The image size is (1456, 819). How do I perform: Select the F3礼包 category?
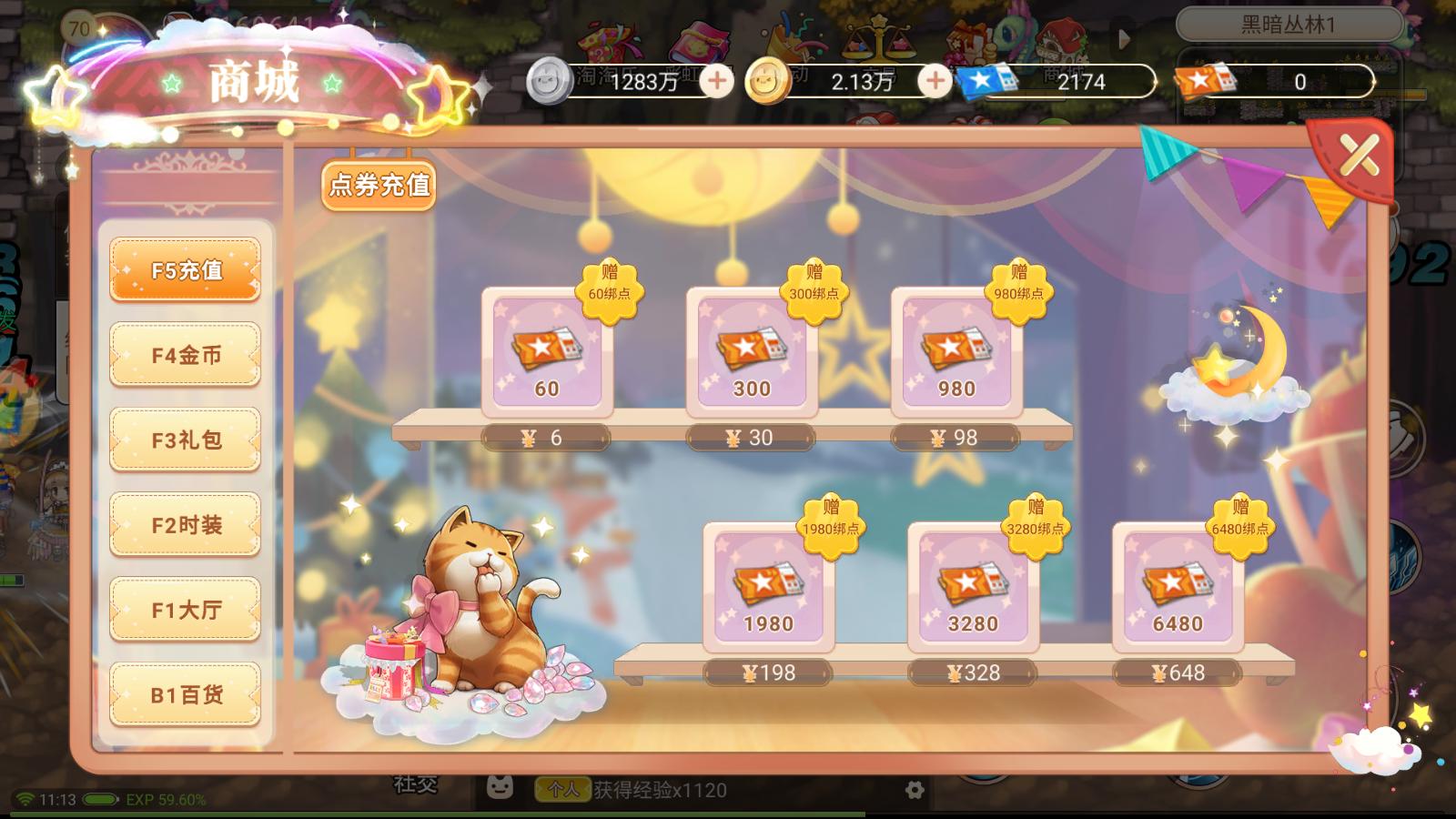point(186,440)
